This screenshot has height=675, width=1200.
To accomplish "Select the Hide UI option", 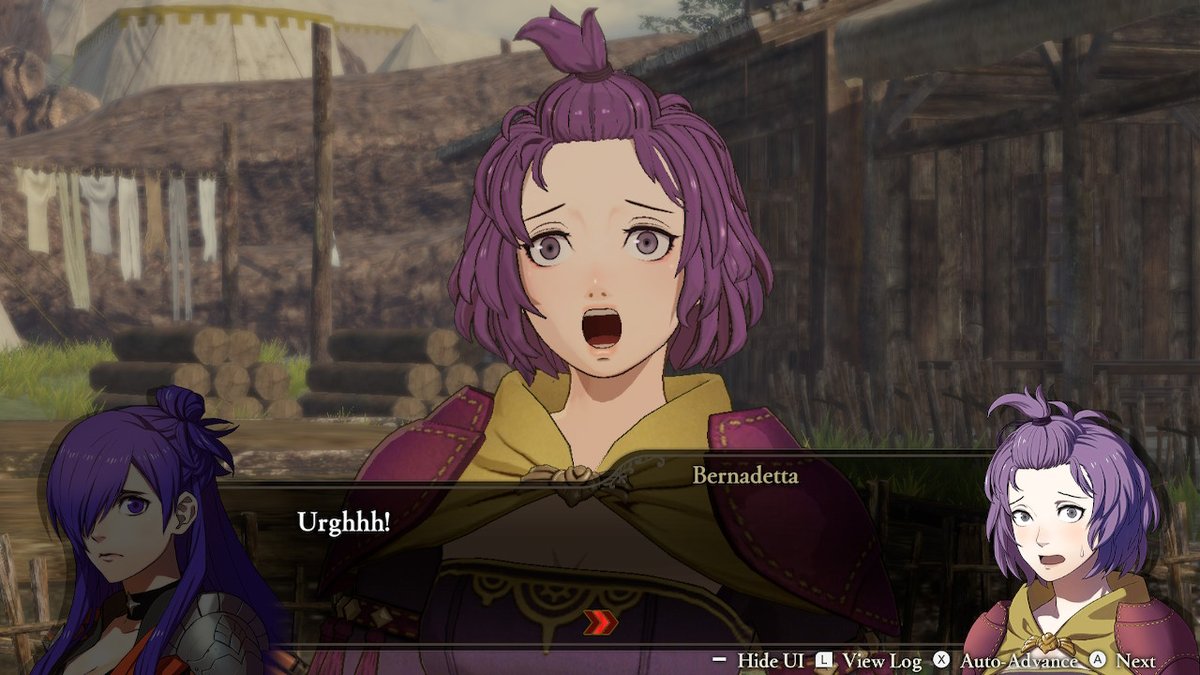I will pos(758,660).
